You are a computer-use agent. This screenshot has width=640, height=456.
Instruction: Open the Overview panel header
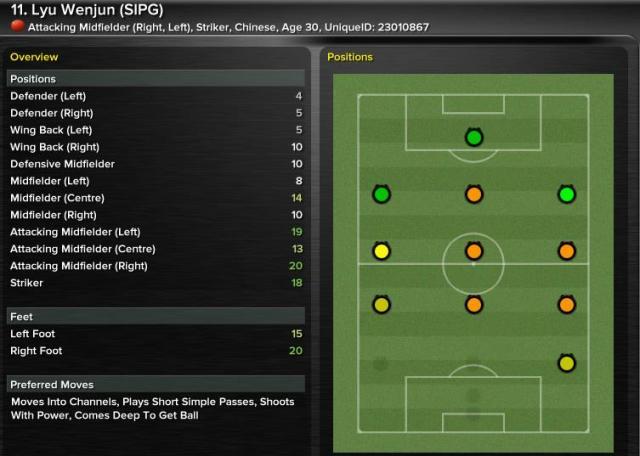[34, 57]
